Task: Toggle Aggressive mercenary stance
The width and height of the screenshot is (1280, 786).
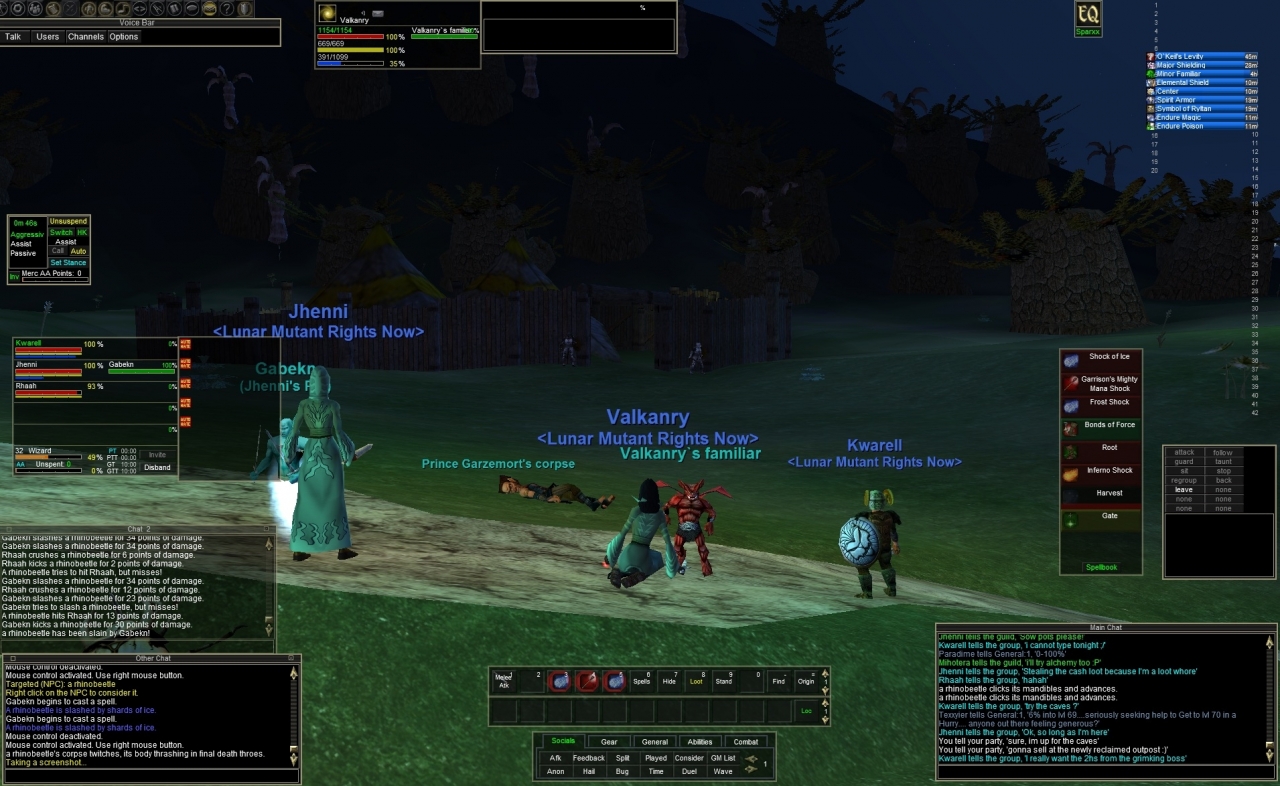Action: 27,234
